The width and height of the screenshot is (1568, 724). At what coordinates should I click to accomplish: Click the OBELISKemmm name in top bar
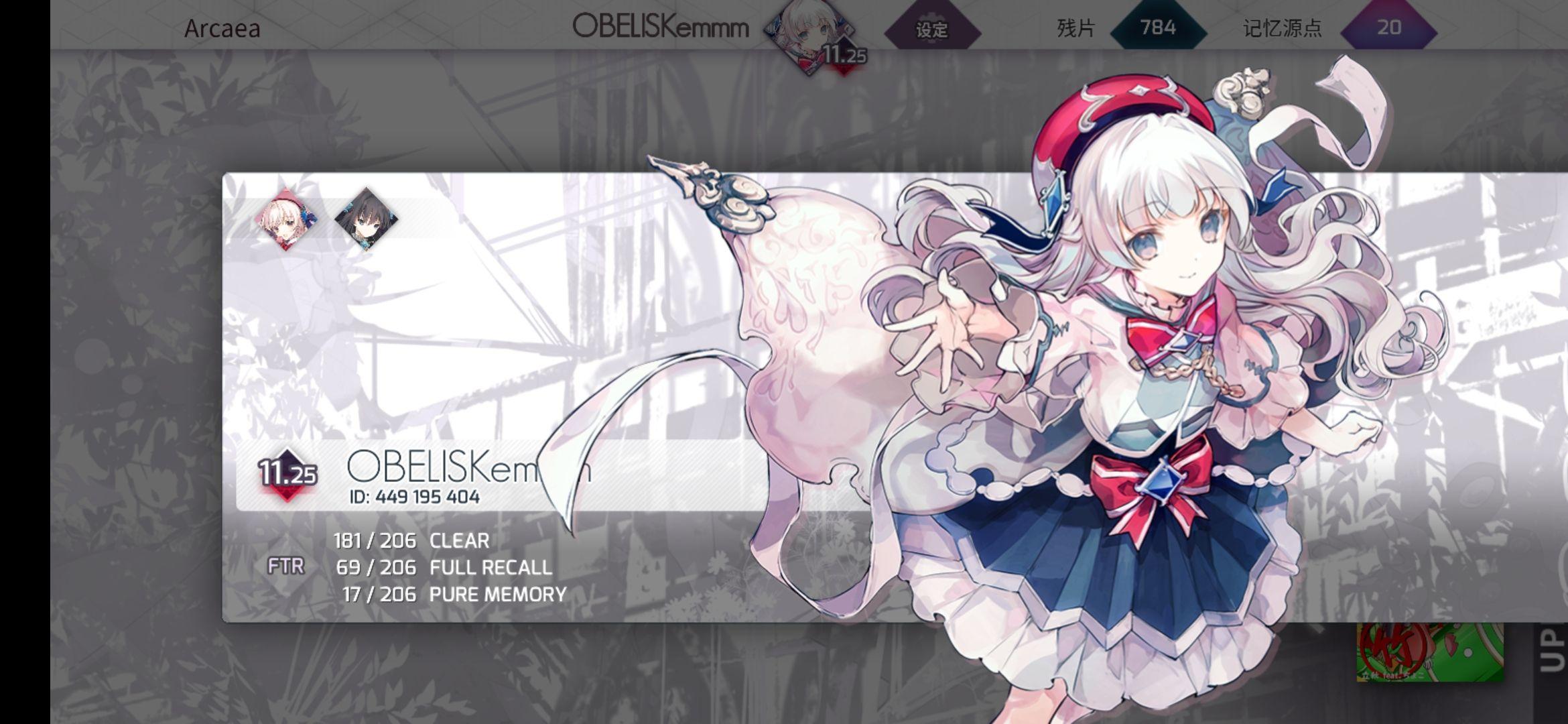(660, 27)
